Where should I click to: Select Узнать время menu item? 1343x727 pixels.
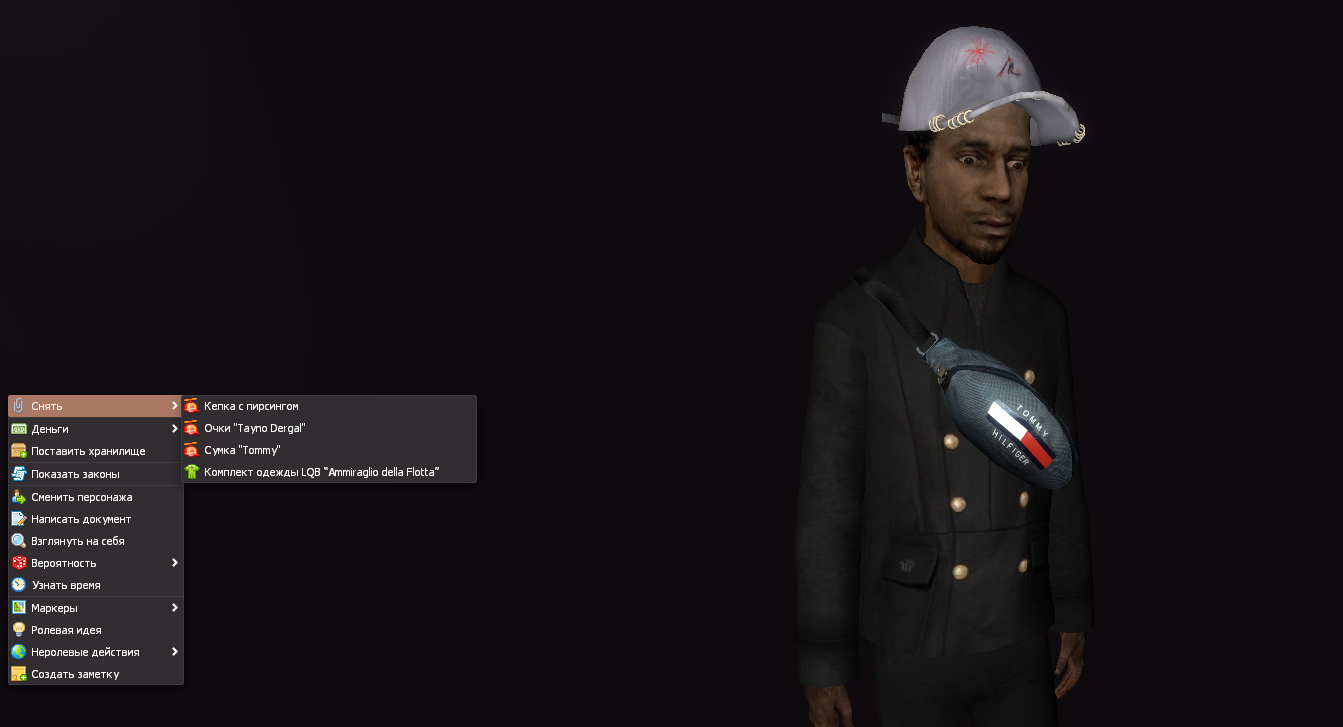tap(95, 585)
